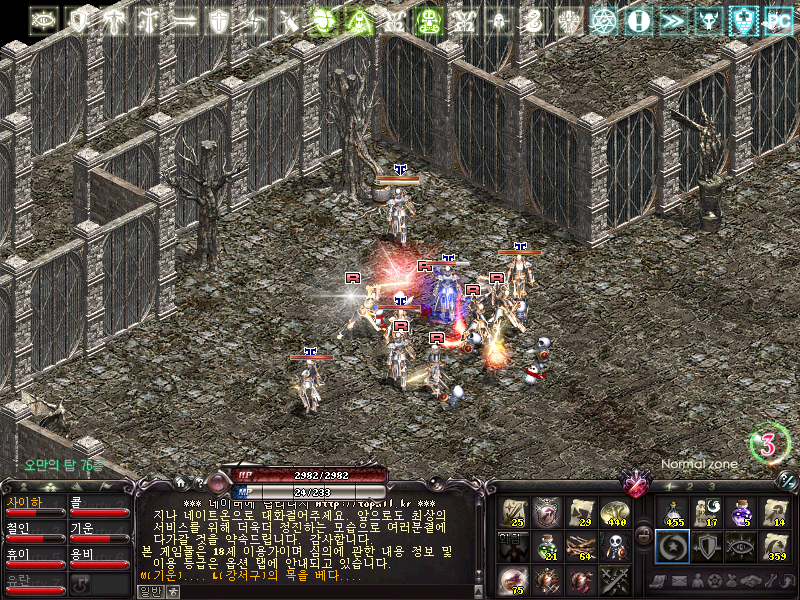Screen dimensions: 800x600
Task: Click the double-arrow haste buff icon
Action: click(673, 19)
